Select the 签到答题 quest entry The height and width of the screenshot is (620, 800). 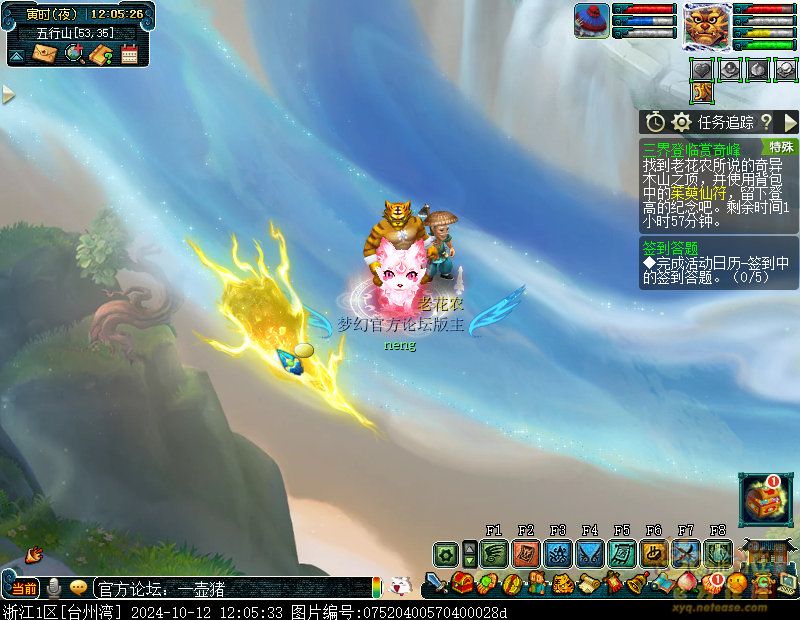[670, 248]
